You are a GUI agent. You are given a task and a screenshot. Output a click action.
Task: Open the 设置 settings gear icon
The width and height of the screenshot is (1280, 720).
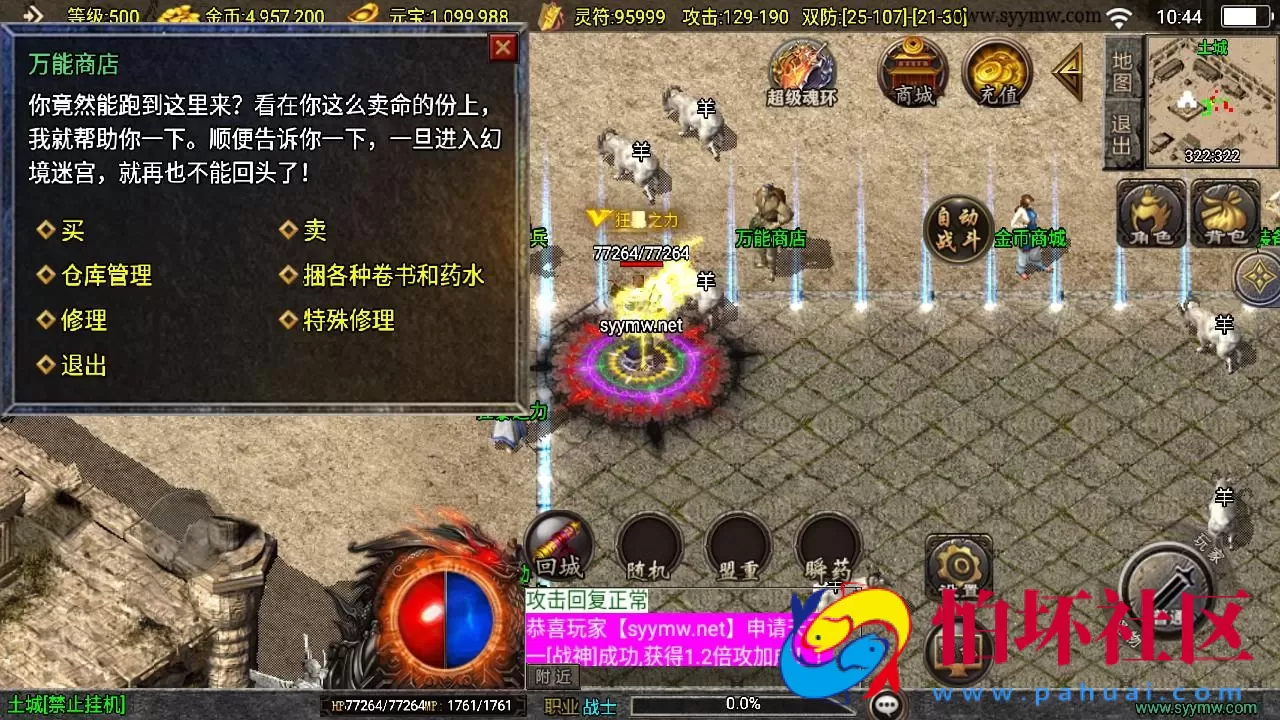tap(957, 566)
